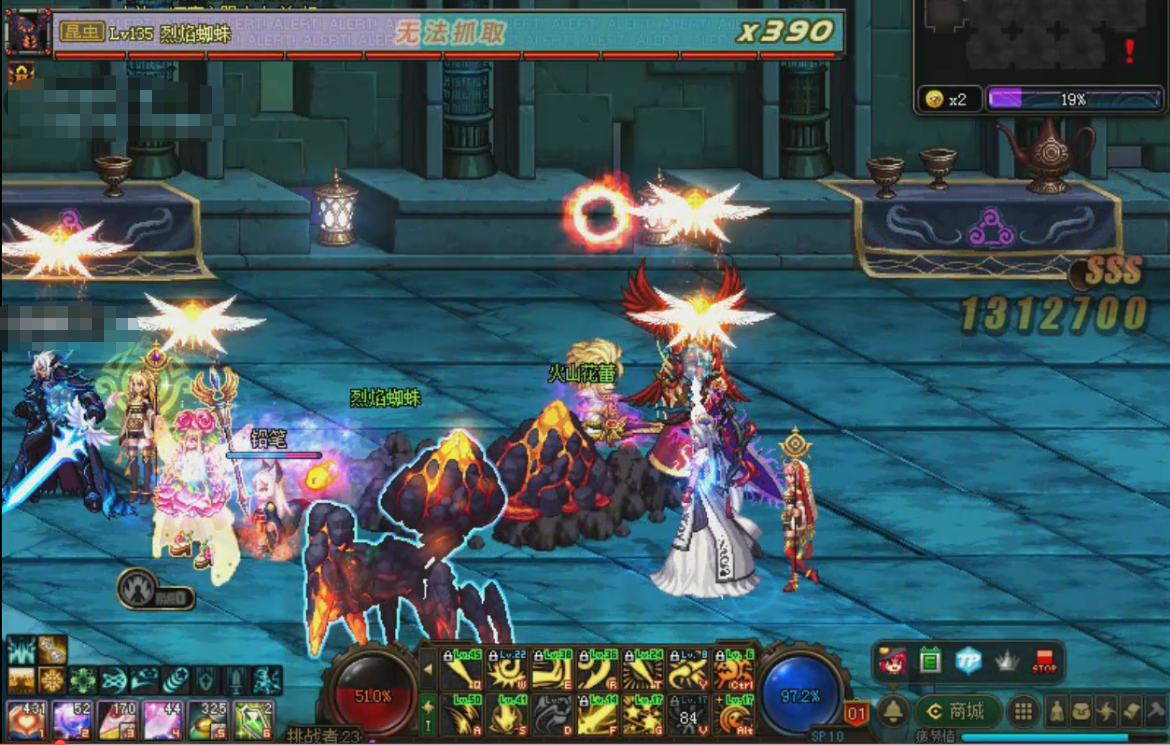Use the purple orb item in slot 2
This screenshot has width=1170, height=745.
click(67, 719)
